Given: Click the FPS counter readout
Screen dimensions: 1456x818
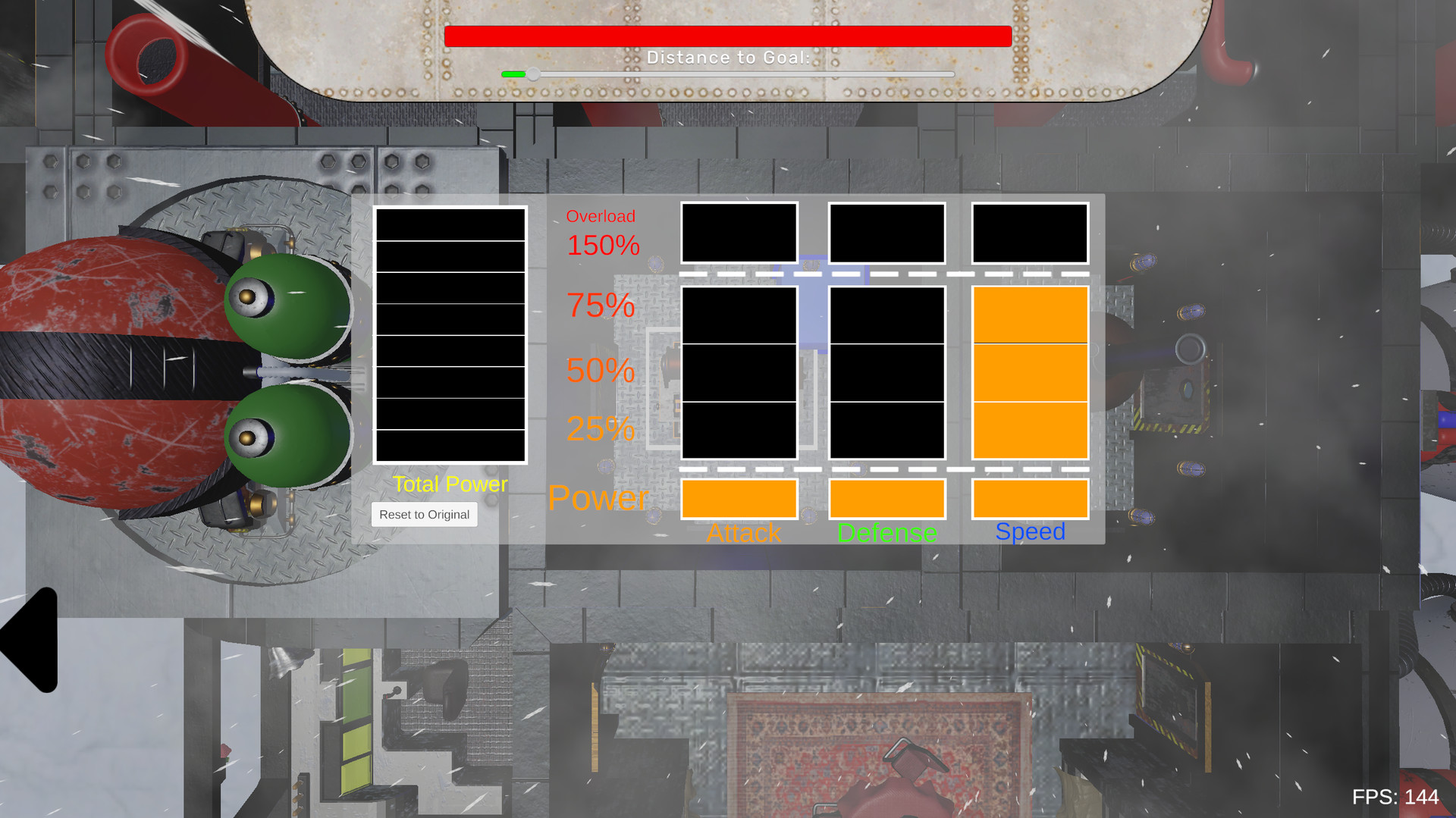Looking at the screenshot, I should 1397,797.
